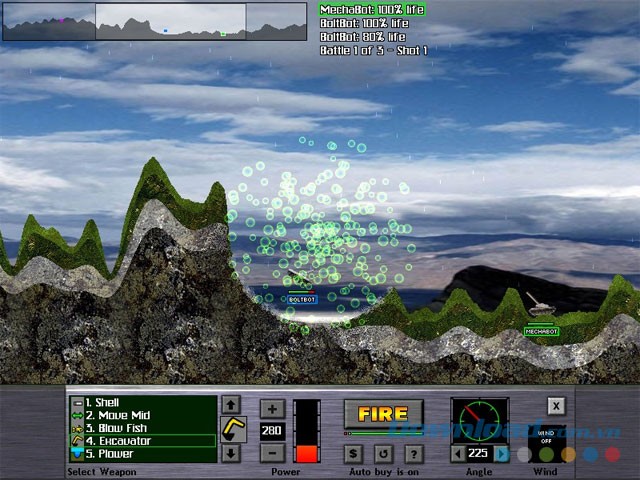Fire the selected weapon
This screenshot has width=640, height=480.
click(x=383, y=414)
